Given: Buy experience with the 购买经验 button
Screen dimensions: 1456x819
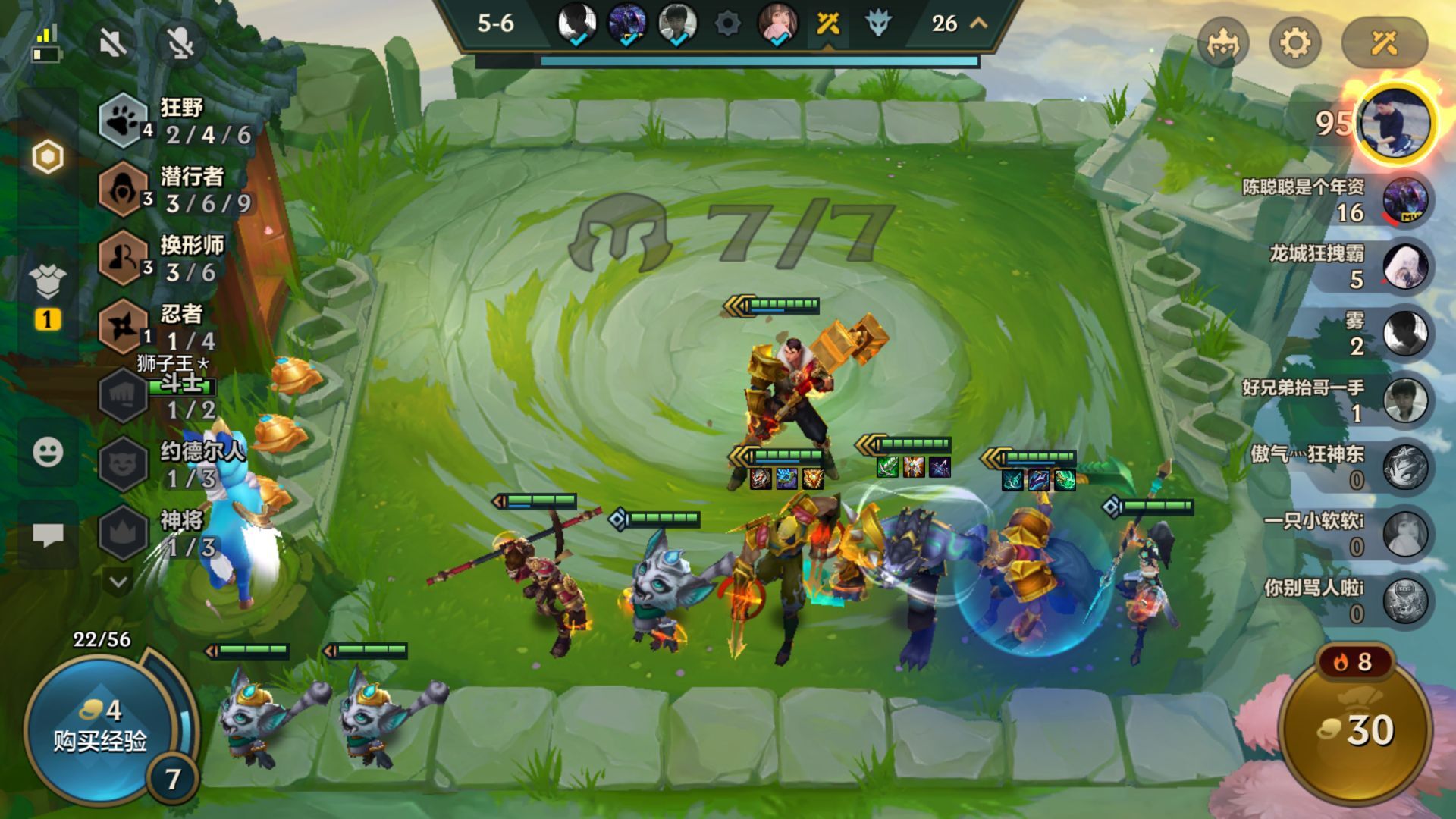Looking at the screenshot, I should [x=99, y=728].
